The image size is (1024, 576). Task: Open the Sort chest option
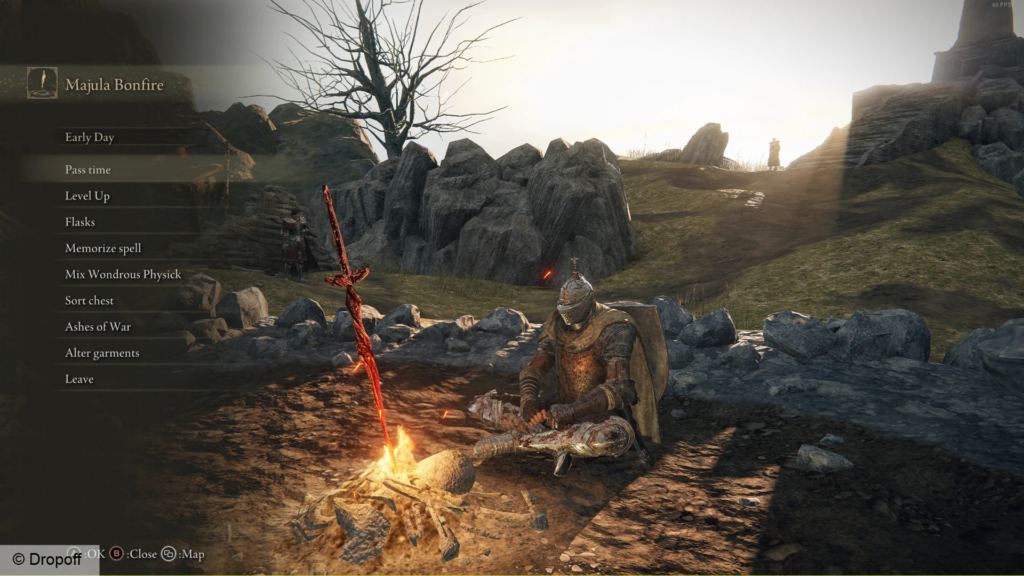click(90, 300)
